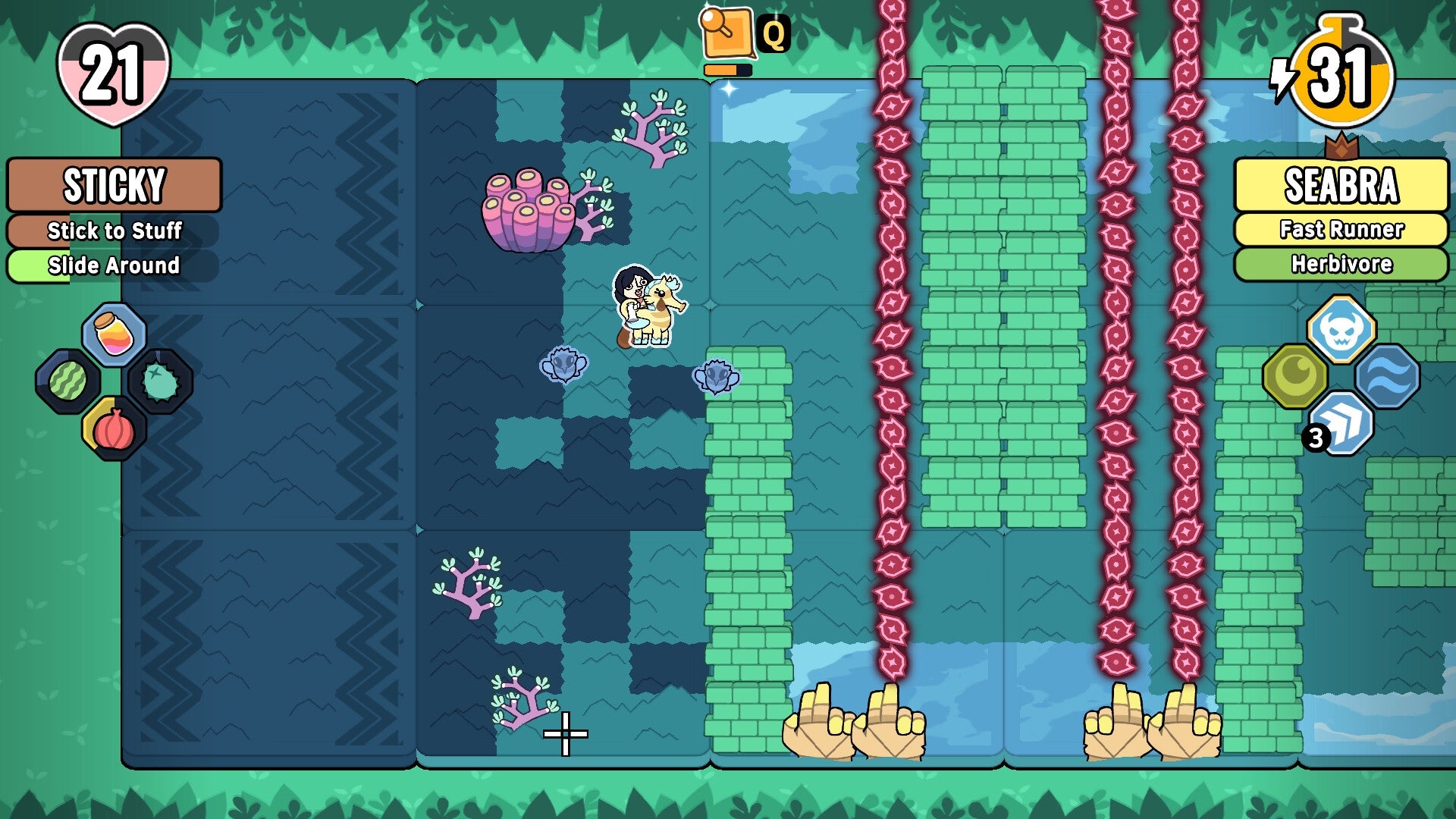
Task: Click the SEABRA name banner
Action: (x=1342, y=184)
